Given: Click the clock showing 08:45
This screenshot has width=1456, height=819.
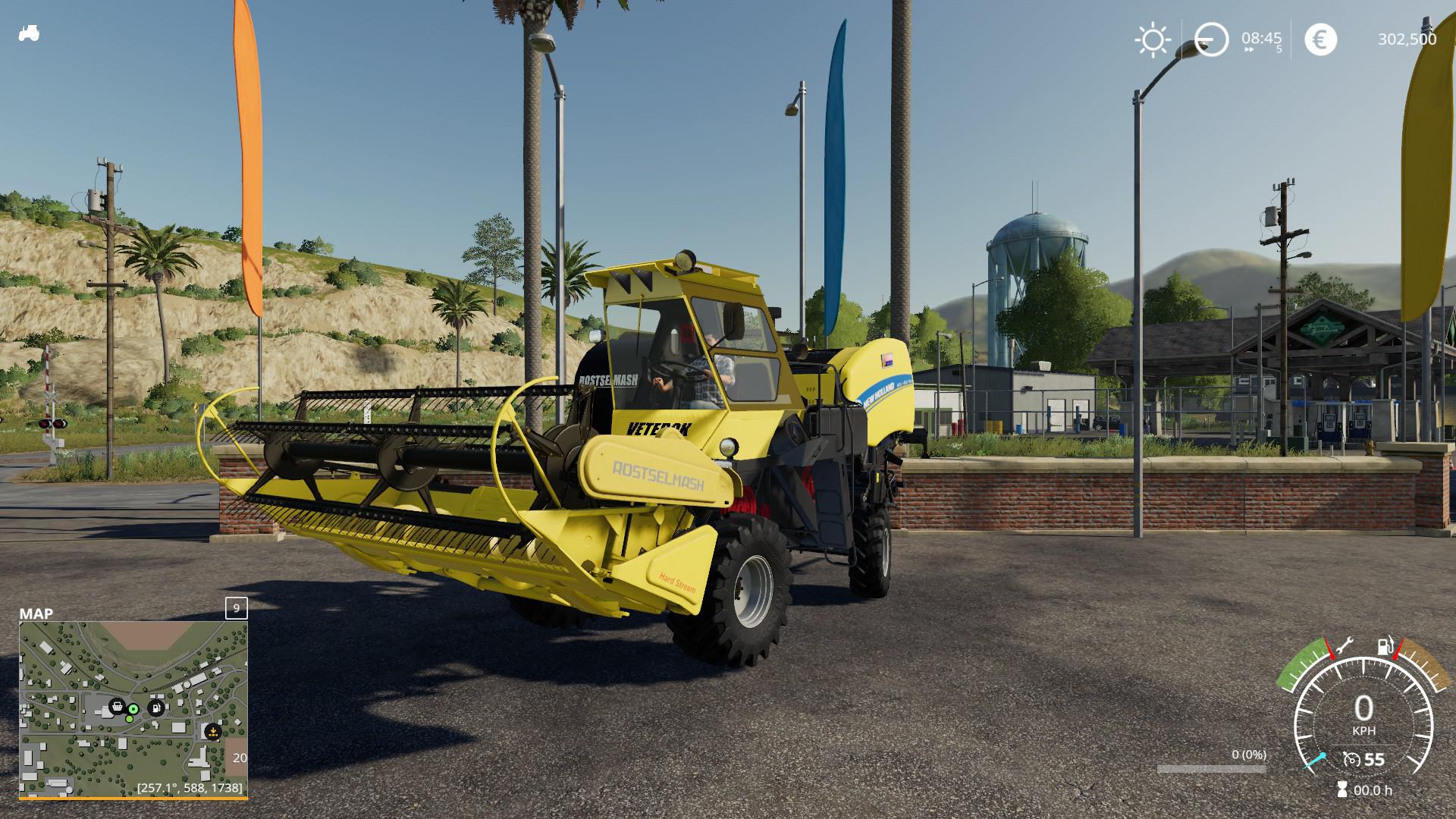Looking at the screenshot, I should pyautogui.click(x=1261, y=38).
